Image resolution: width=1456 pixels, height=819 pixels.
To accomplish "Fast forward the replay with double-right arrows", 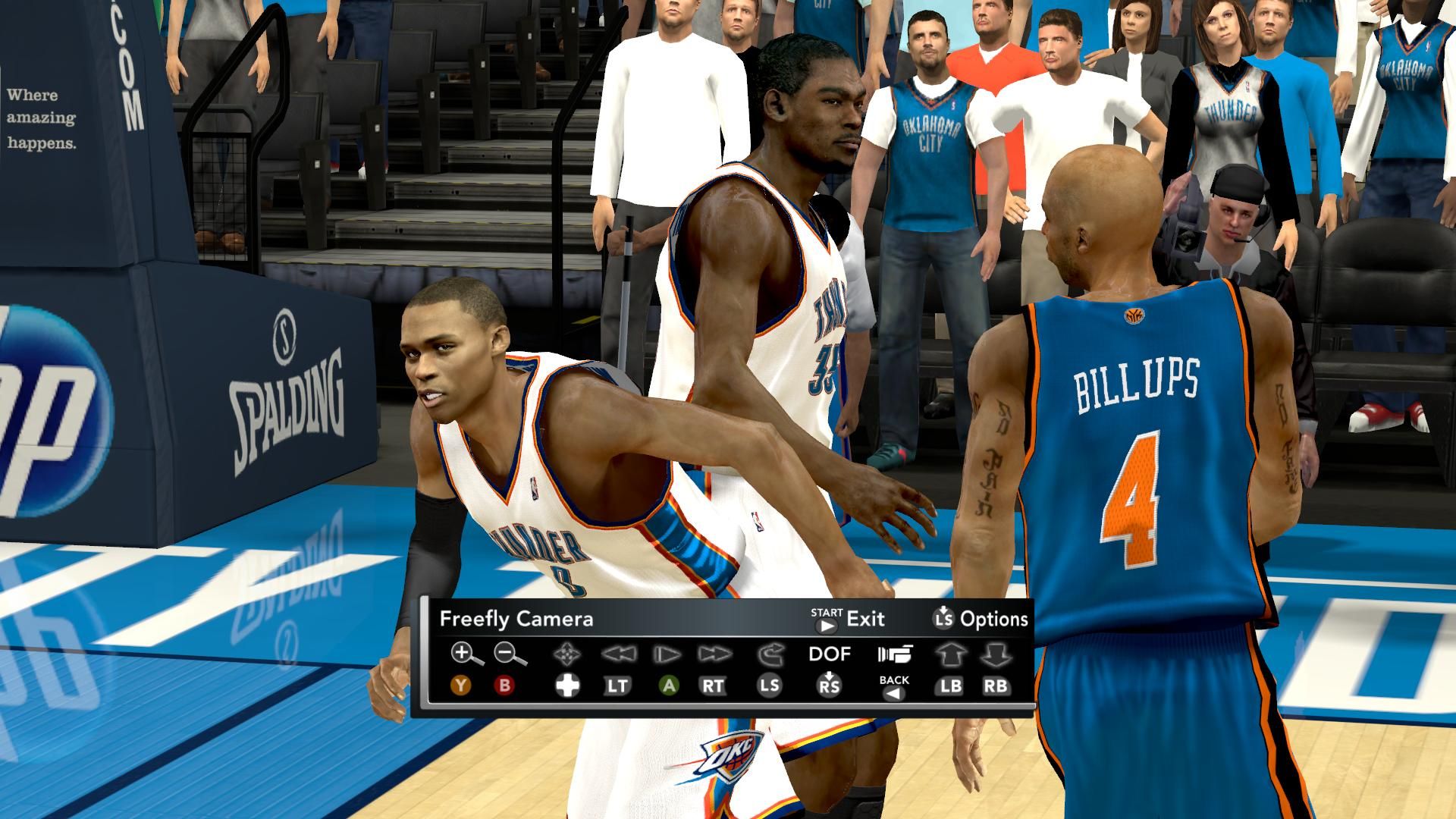I will point(714,654).
